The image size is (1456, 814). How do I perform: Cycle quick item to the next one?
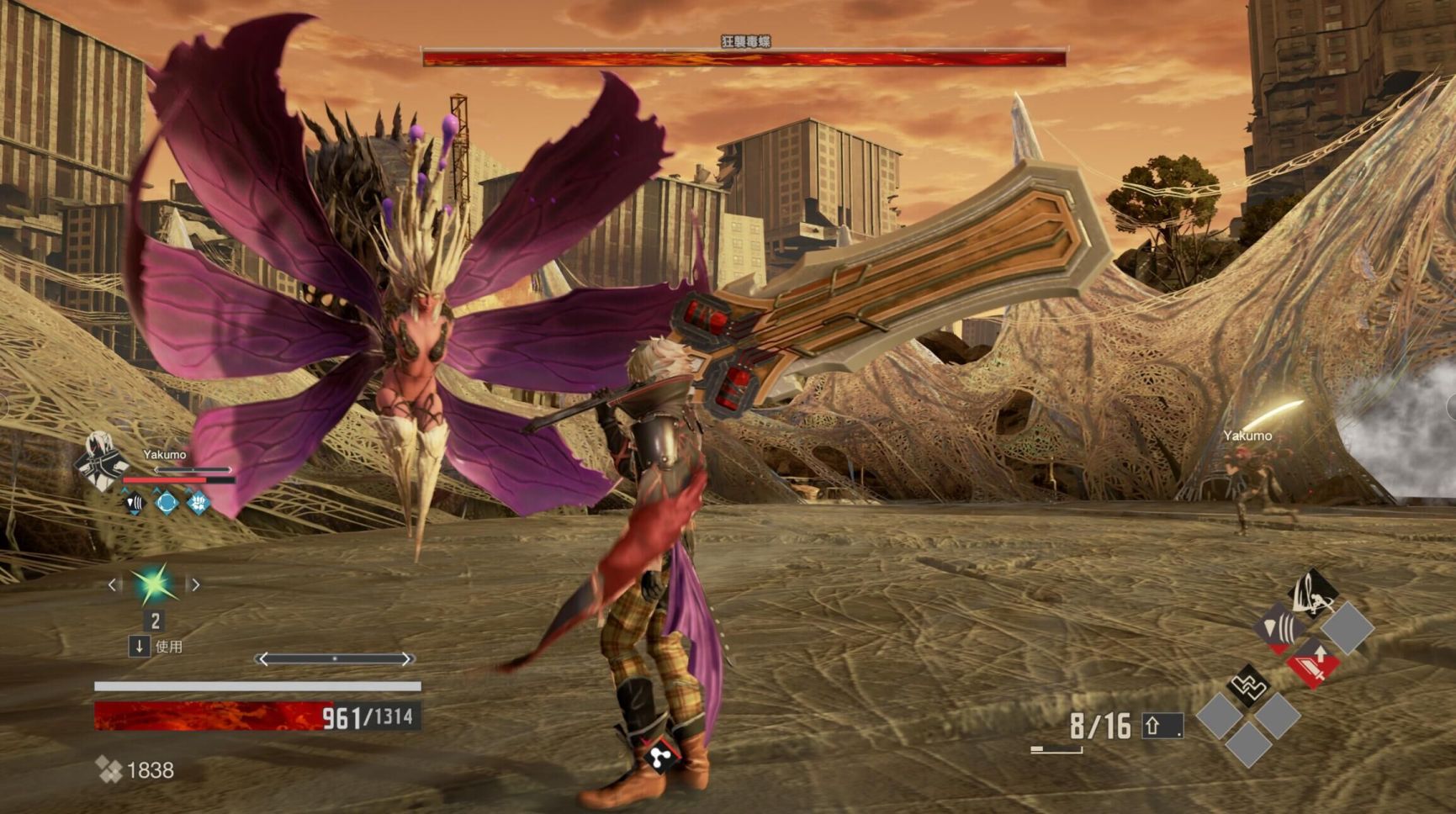tap(195, 584)
